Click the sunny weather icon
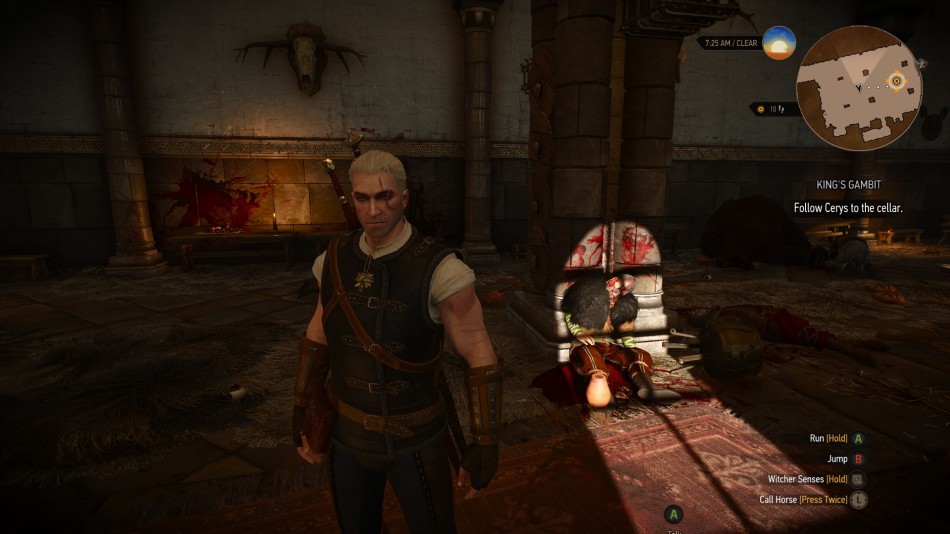The width and height of the screenshot is (950, 534). 778,43
